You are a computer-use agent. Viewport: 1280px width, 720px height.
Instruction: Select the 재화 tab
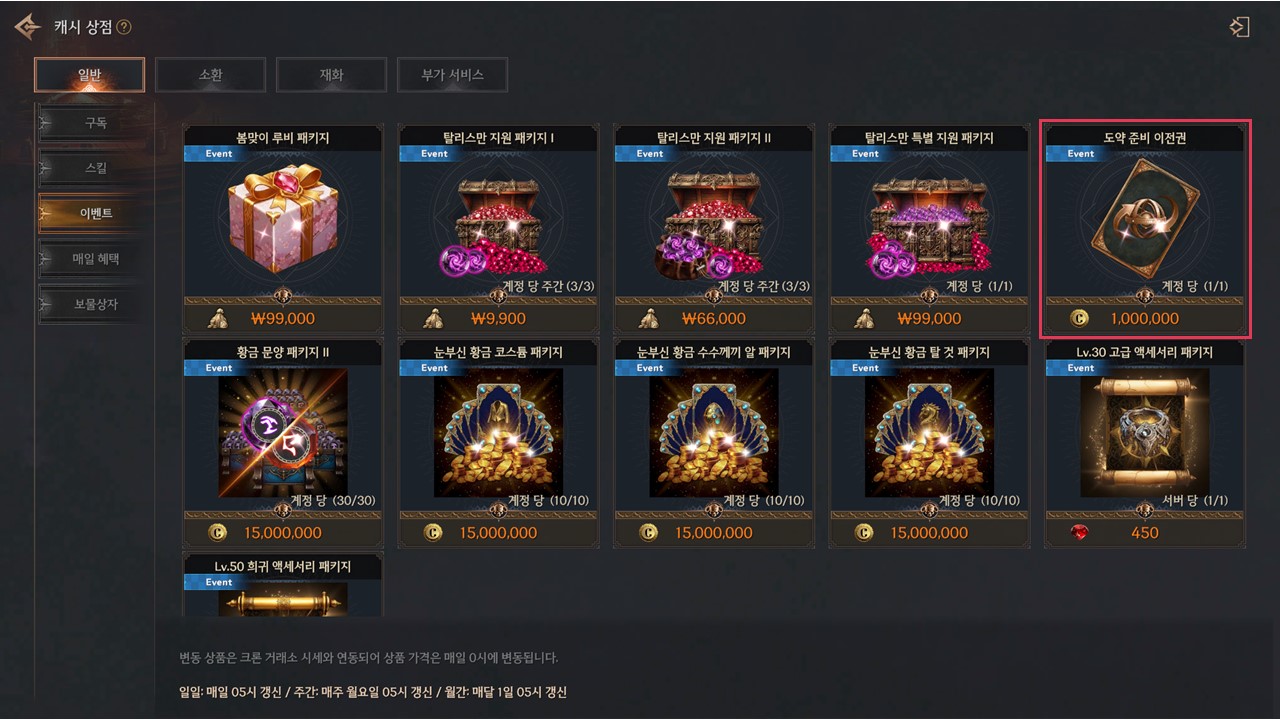point(331,75)
